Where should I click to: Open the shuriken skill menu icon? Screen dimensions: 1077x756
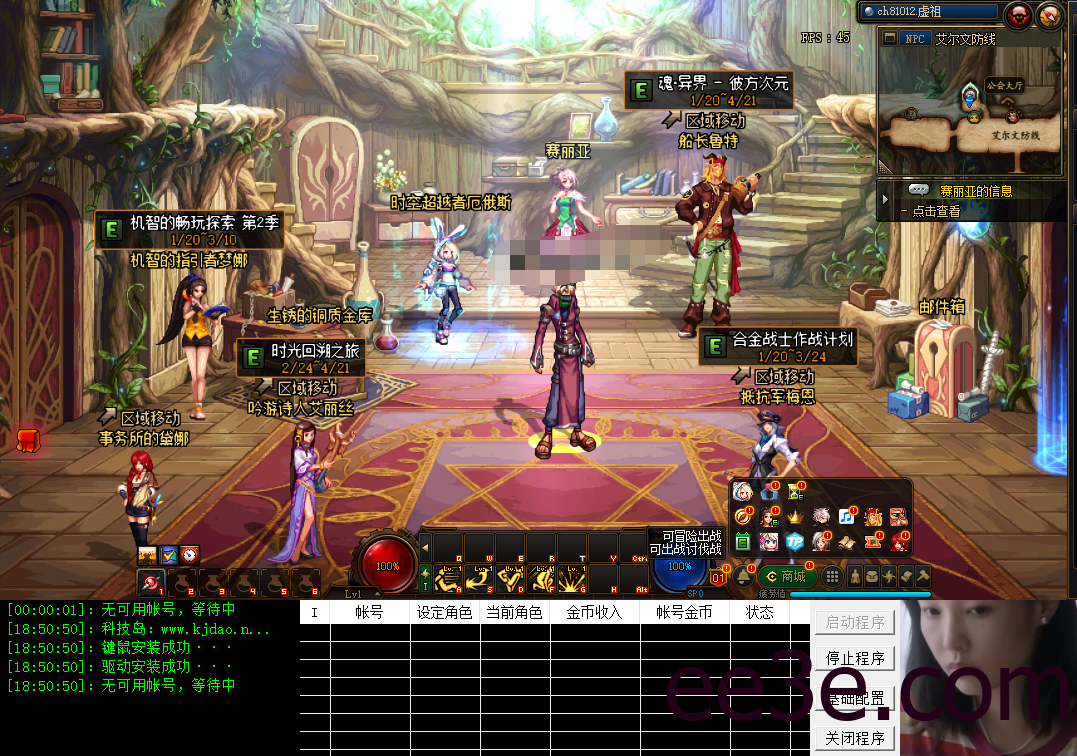(x=889, y=577)
